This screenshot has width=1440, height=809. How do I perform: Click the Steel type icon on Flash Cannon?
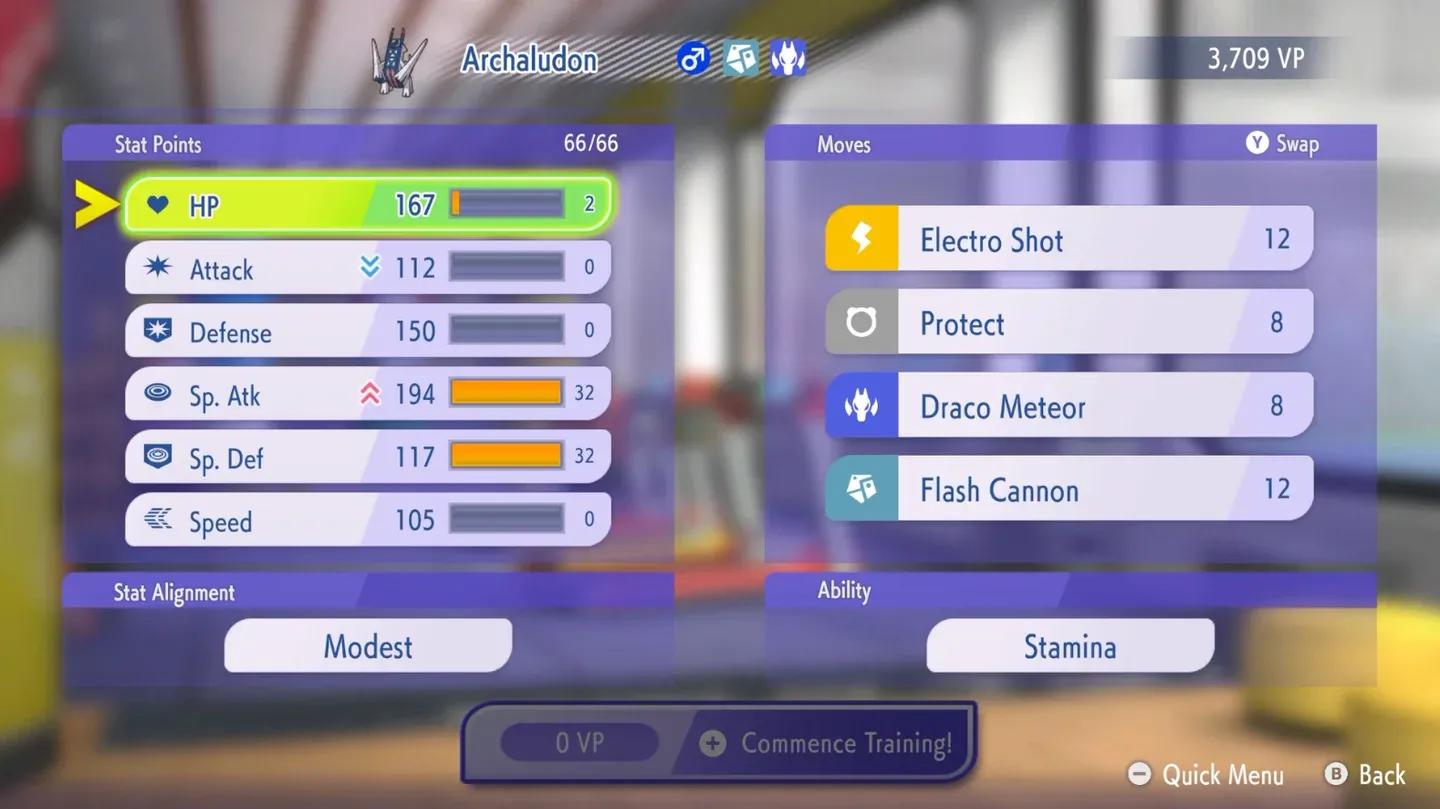tap(864, 488)
